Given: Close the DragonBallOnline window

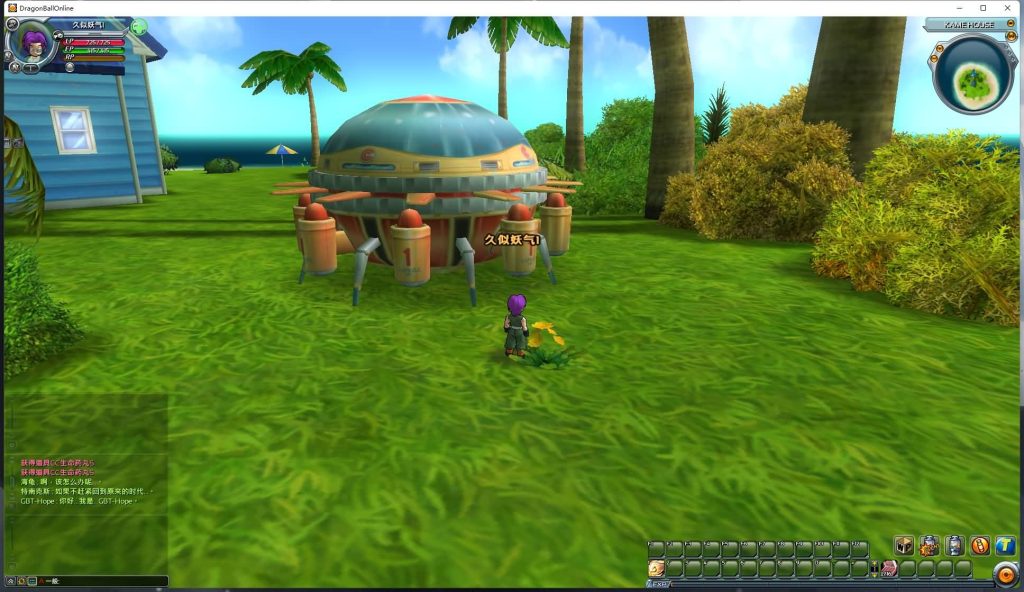Looking at the screenshot, I should coord(1009,8).
